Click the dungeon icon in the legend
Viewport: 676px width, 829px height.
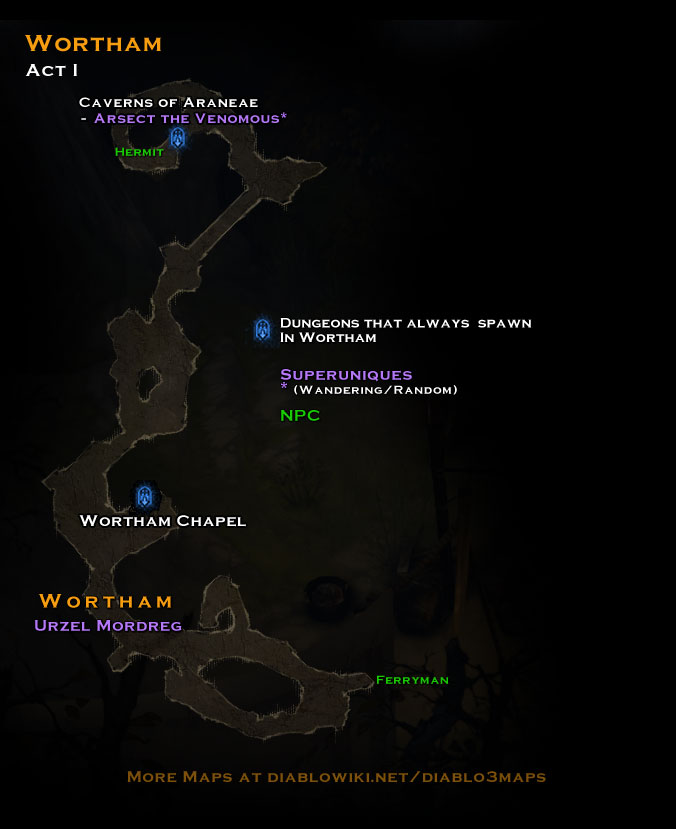tap(263, 328)
